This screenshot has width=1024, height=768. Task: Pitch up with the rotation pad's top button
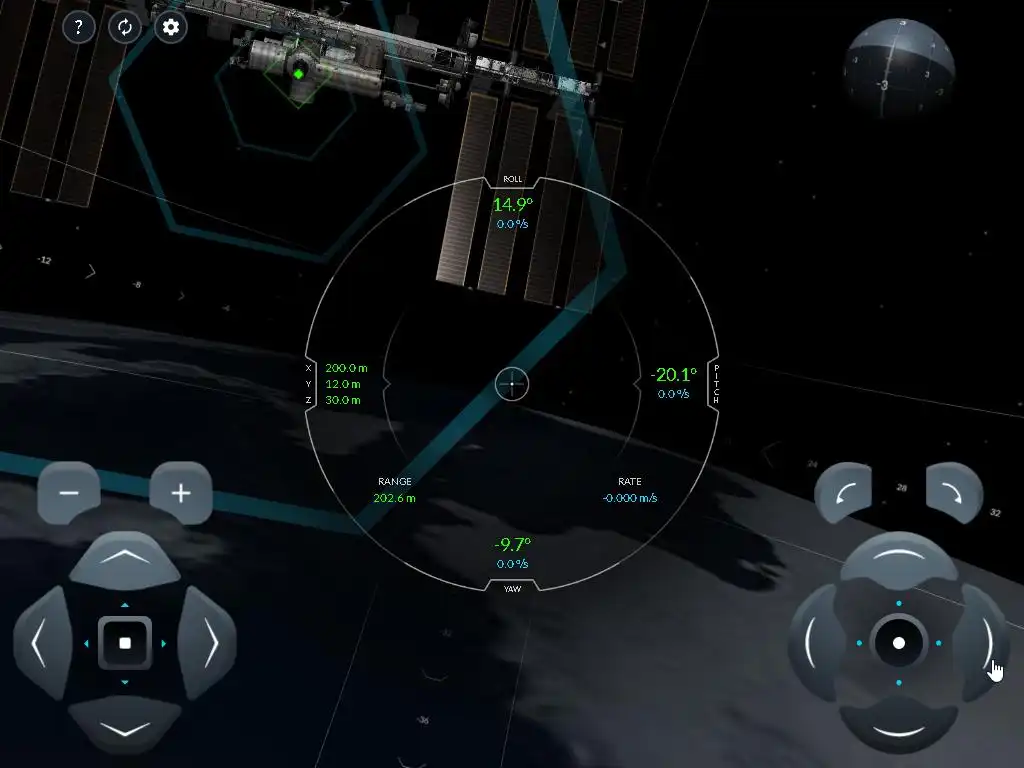point(898,561)
